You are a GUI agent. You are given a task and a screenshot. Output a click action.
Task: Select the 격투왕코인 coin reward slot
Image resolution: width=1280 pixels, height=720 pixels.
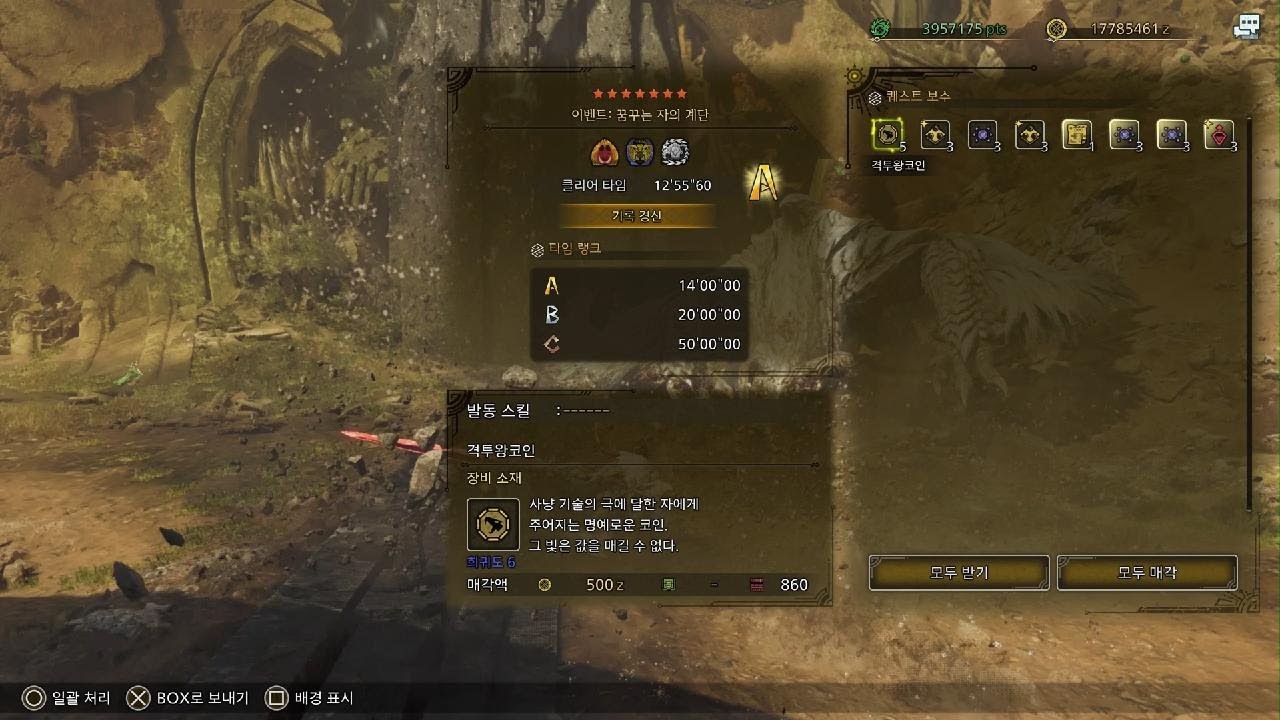(887, 134)
